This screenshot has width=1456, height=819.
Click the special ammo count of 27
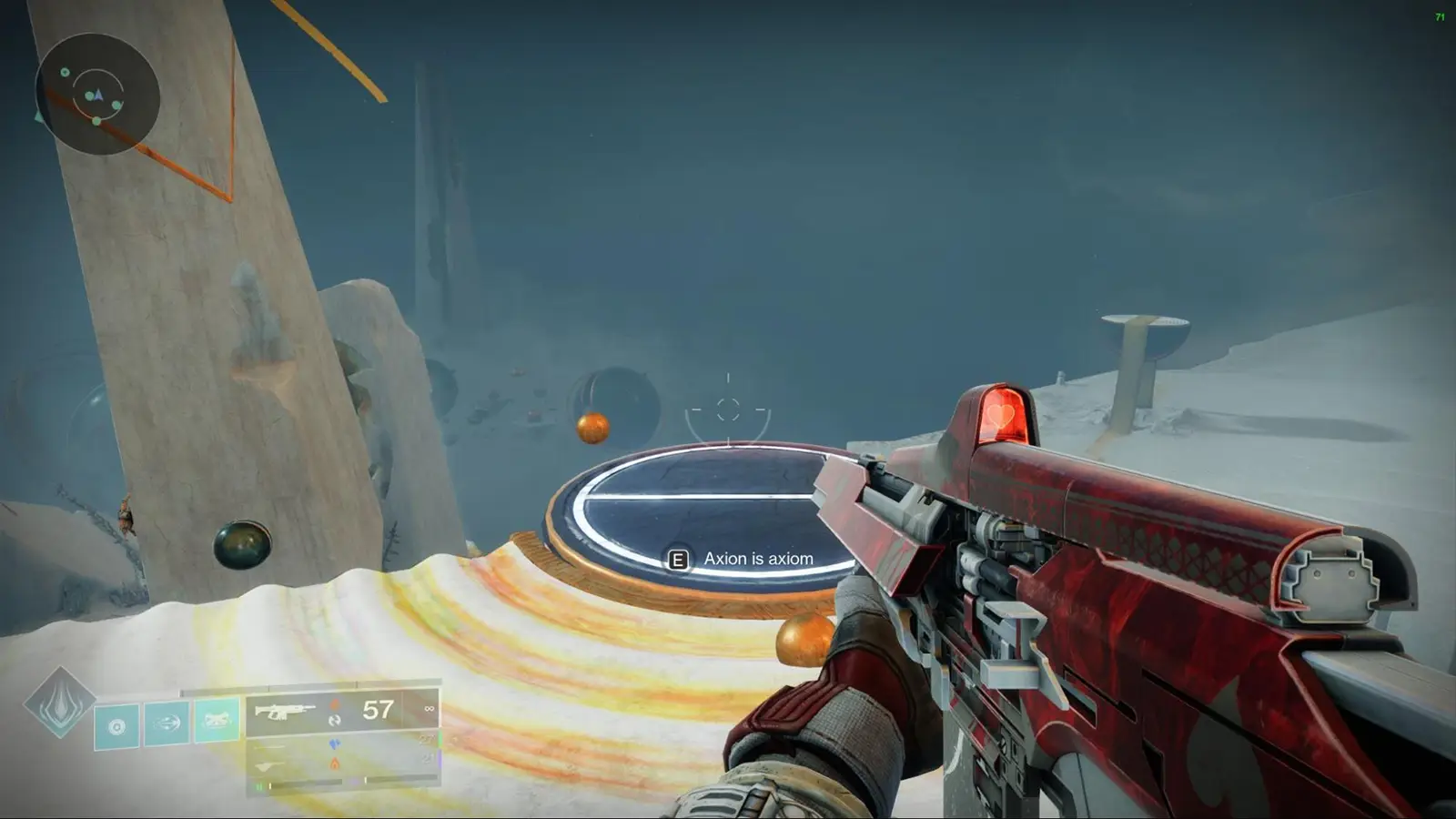coord(427,740)
